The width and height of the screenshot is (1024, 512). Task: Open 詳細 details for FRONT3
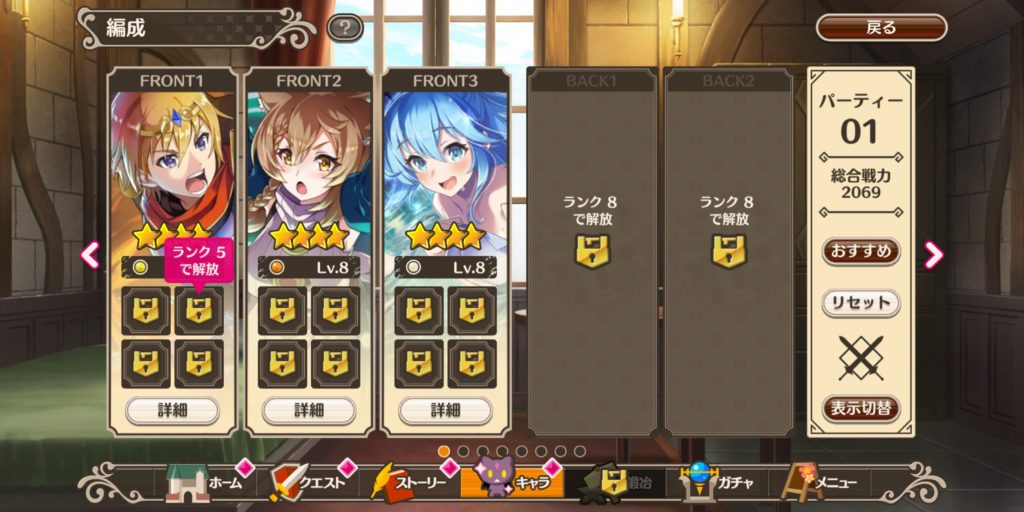tap(445, 410)
